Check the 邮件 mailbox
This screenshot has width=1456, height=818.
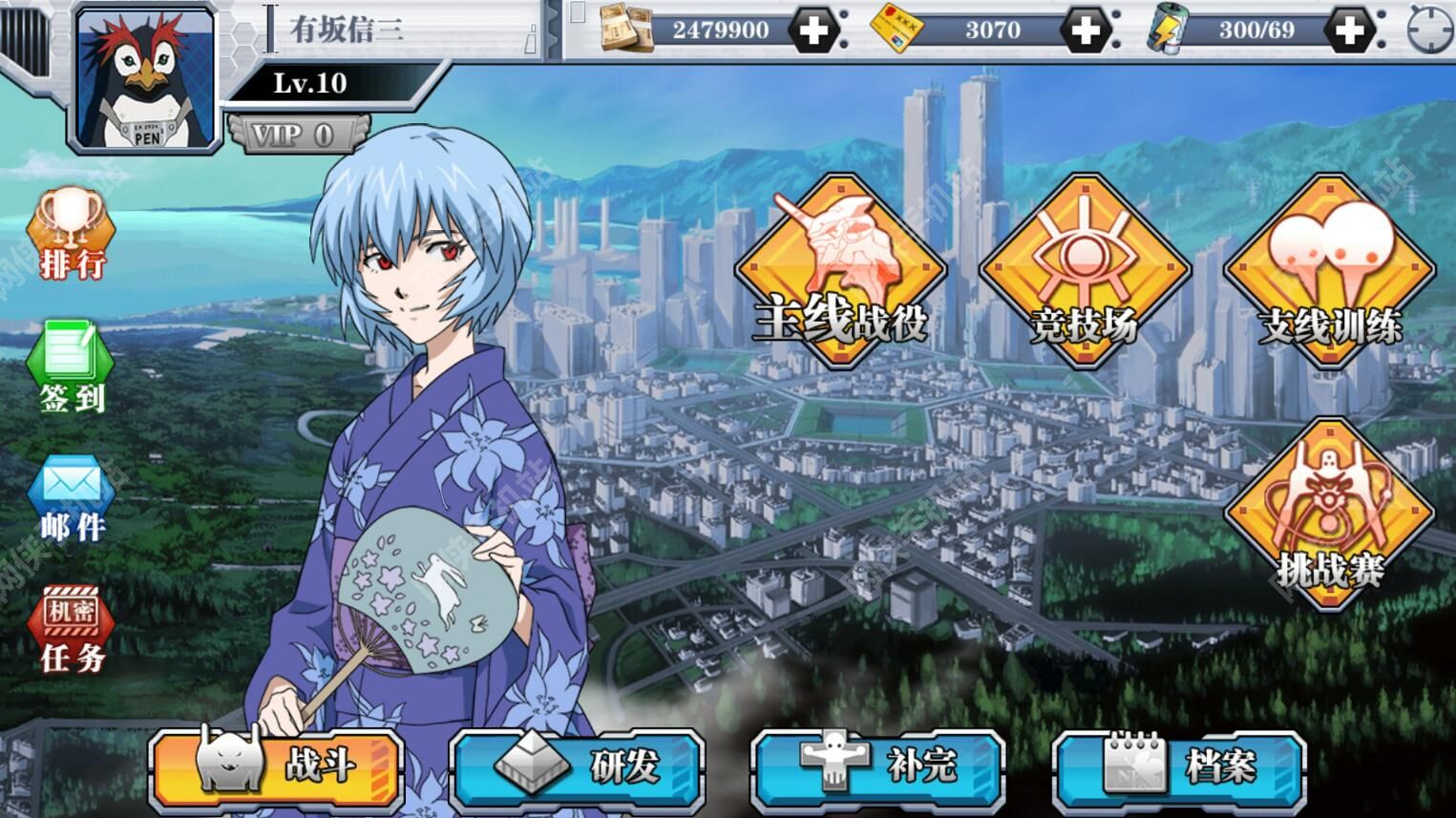(72, 498)
